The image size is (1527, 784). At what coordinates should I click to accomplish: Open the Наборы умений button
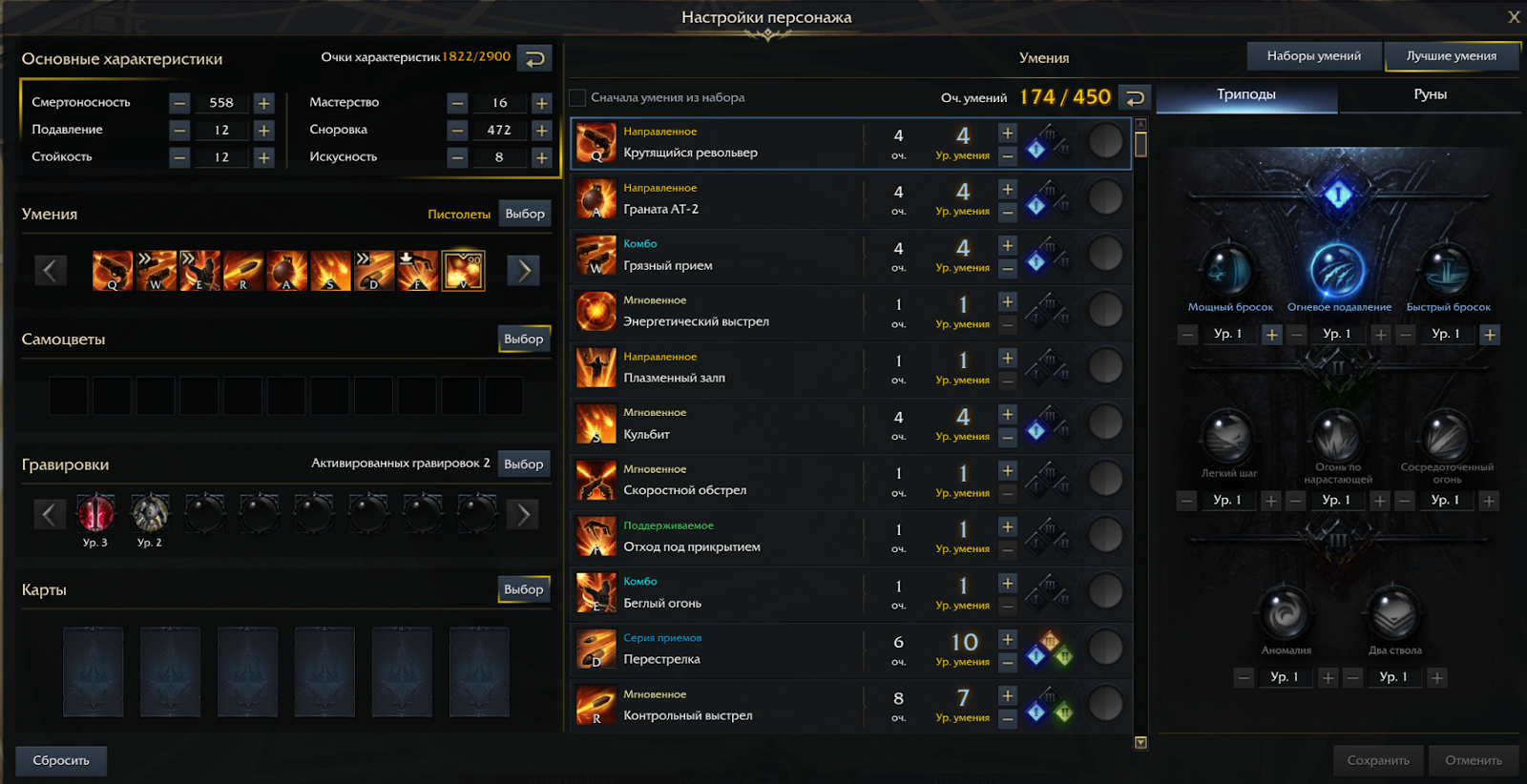point(1313,56)
